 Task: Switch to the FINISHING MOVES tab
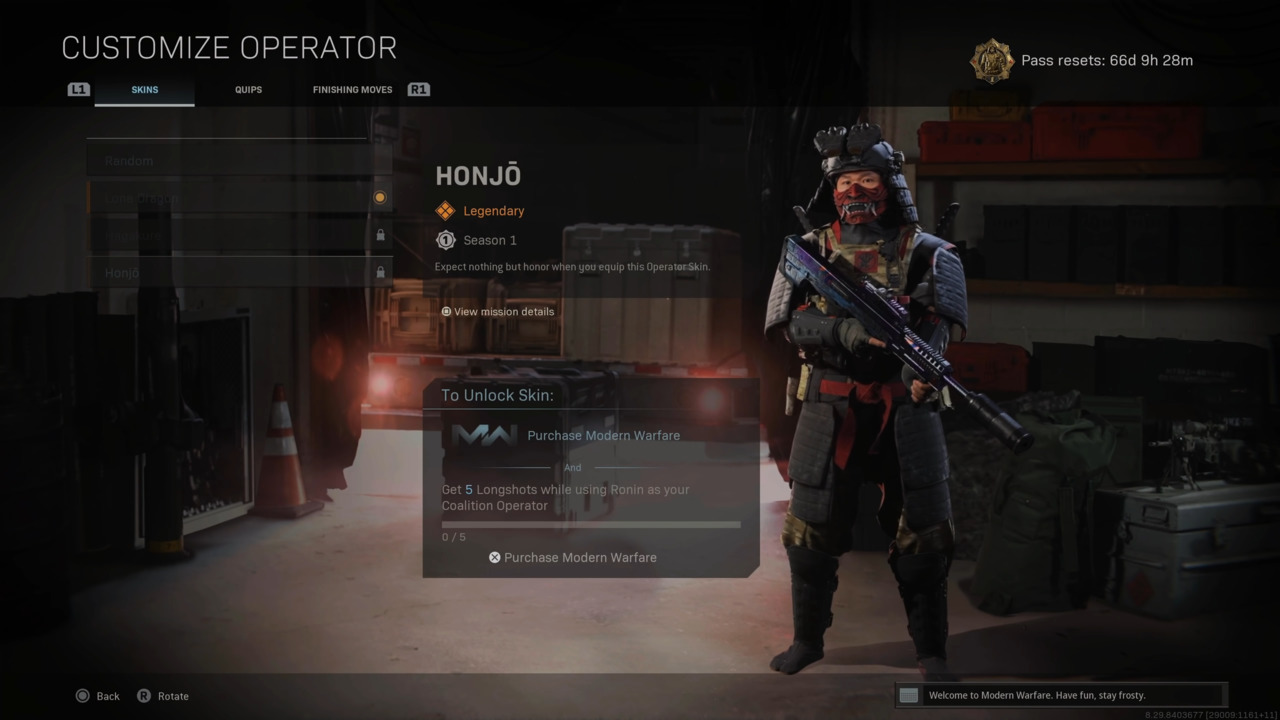(x=352, y=89)
